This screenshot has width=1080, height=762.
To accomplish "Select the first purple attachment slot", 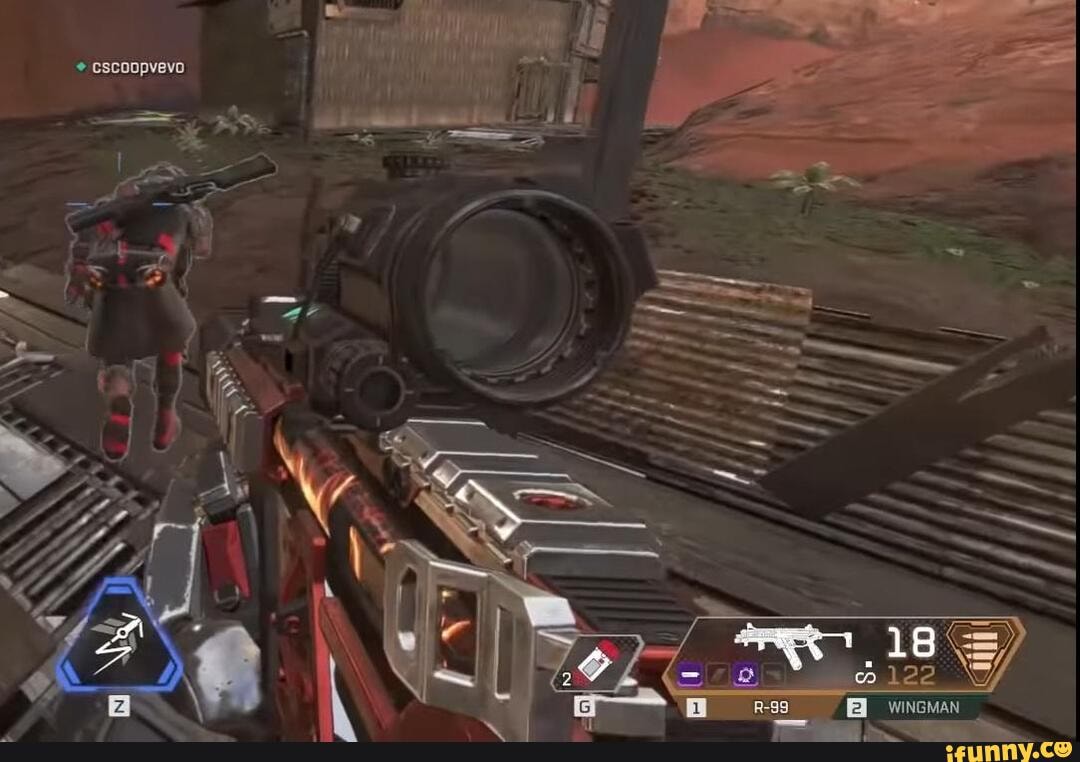I will (689, 675).
